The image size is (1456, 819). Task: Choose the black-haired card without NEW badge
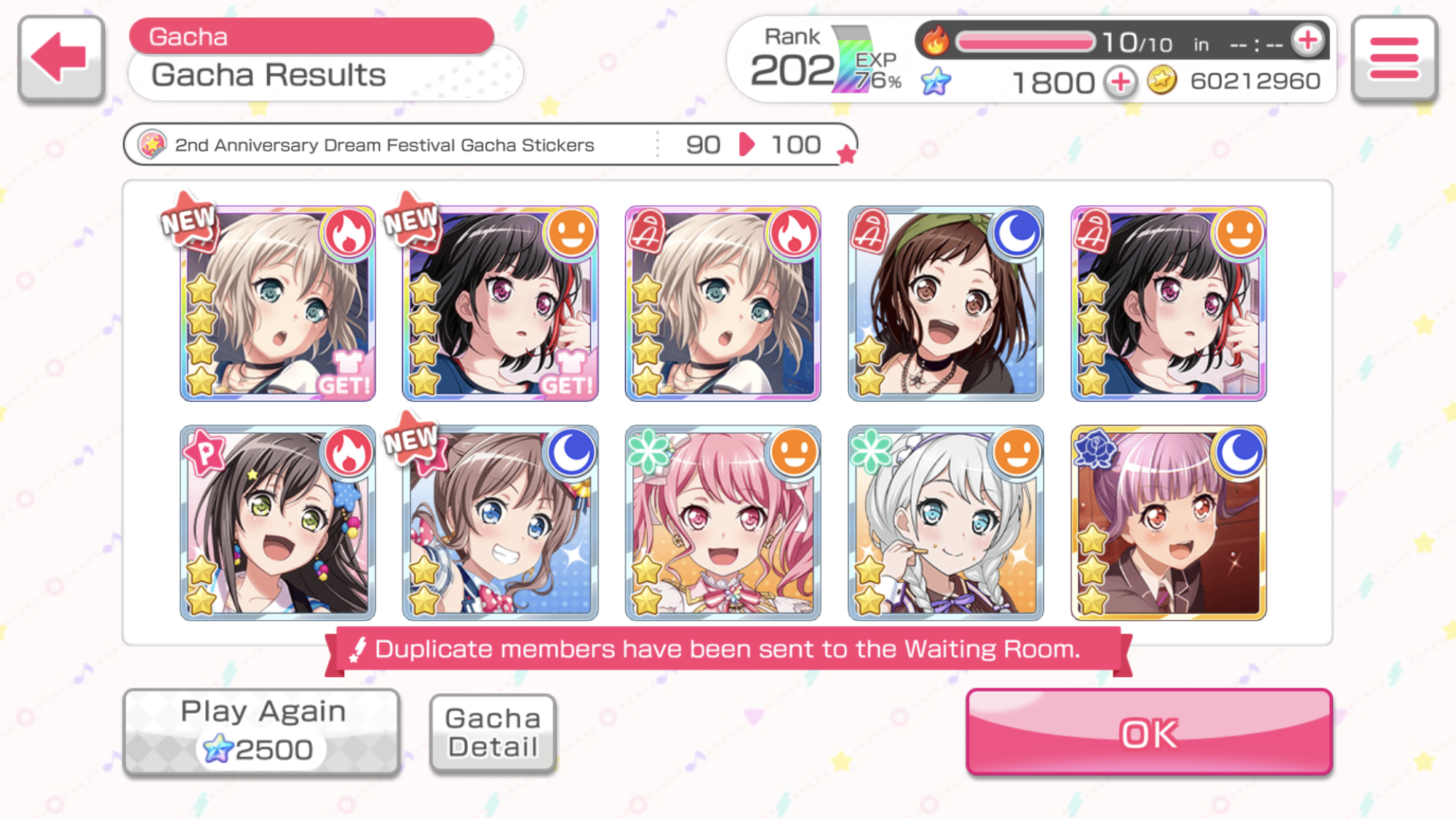[x=1169, y=304]
